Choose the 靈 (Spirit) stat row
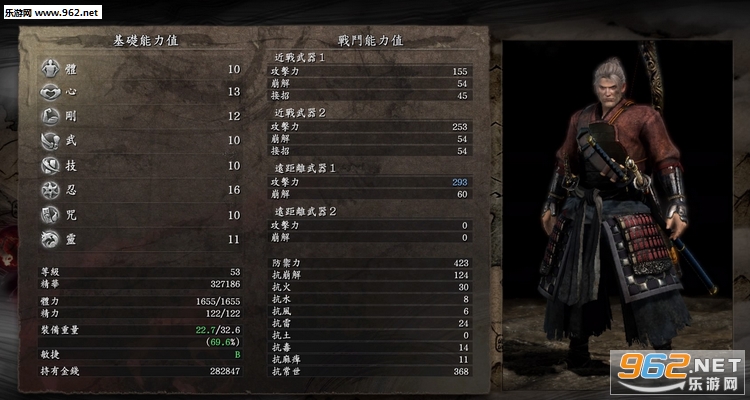The height and width of the screenshot is (400, 750). pyautogui.click(x=140, y=239)
